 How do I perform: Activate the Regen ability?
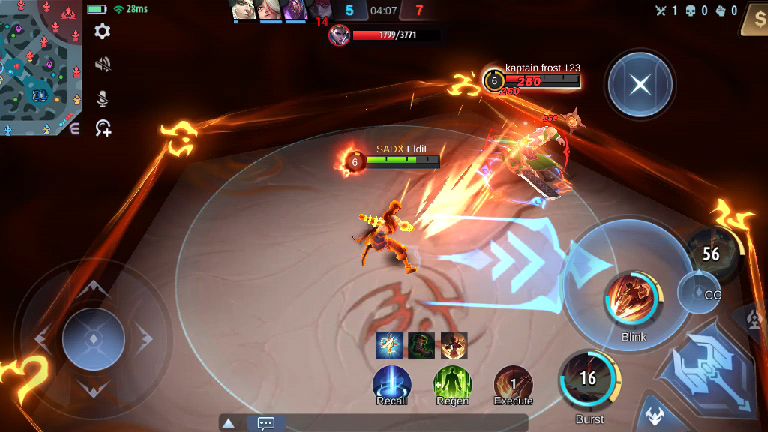(x=452, y=382)
